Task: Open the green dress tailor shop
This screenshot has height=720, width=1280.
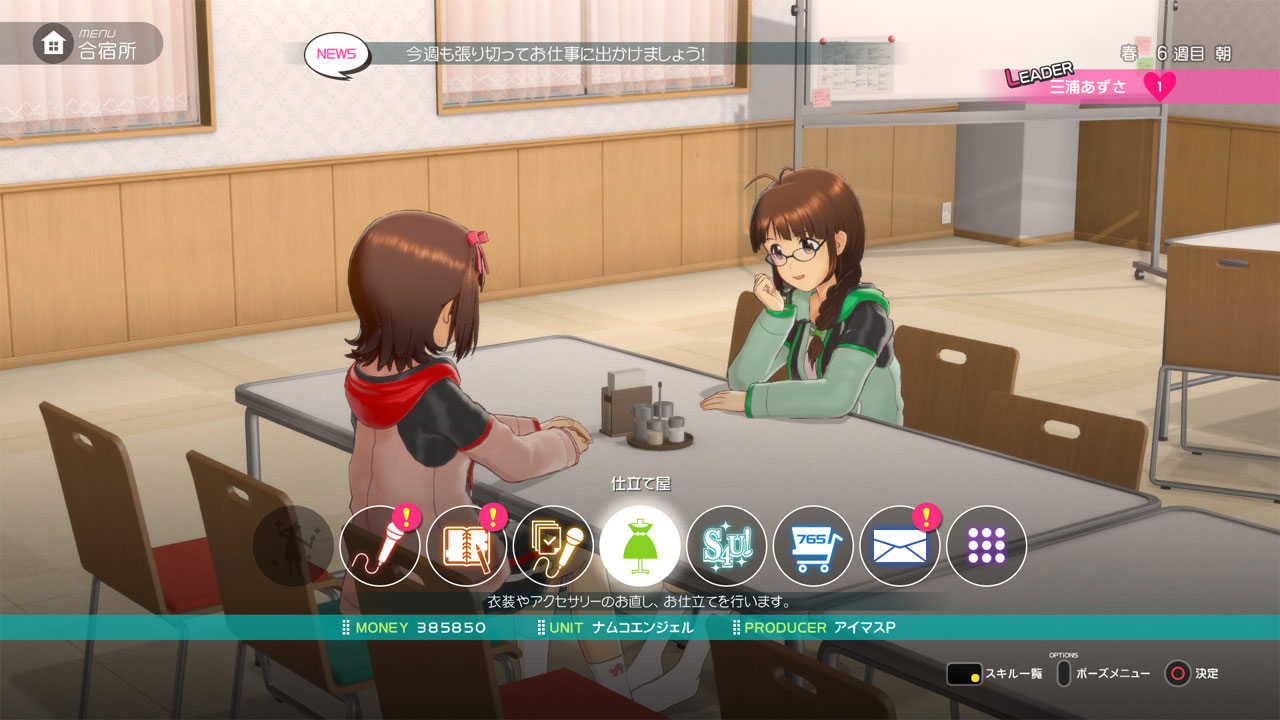Action: pos(640,546)
